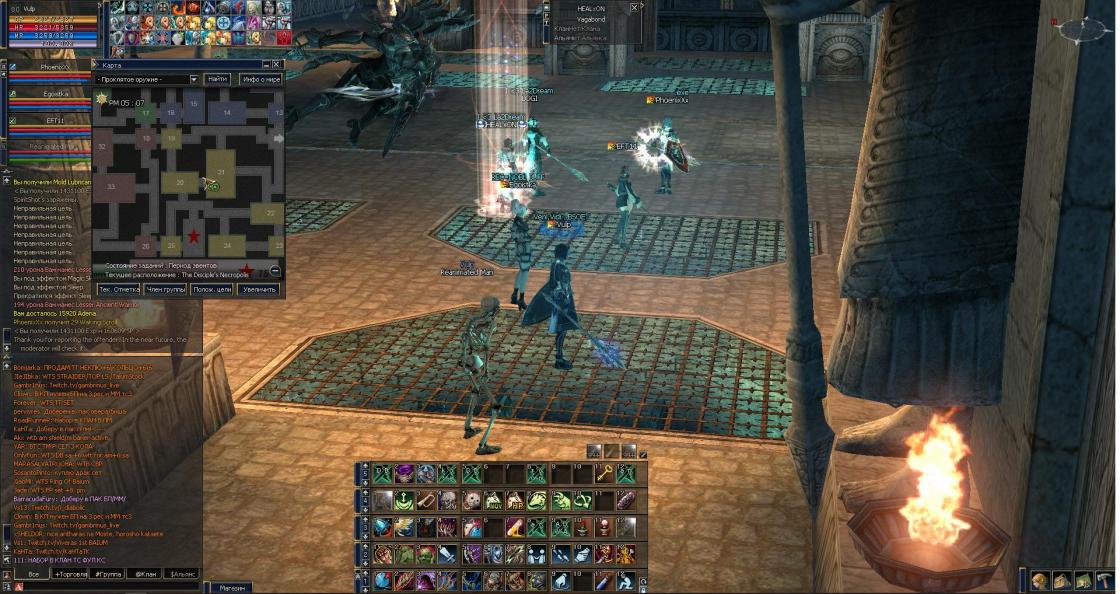Use the golden key hotbar slot

pyautogui.click(x=603, y=474)
